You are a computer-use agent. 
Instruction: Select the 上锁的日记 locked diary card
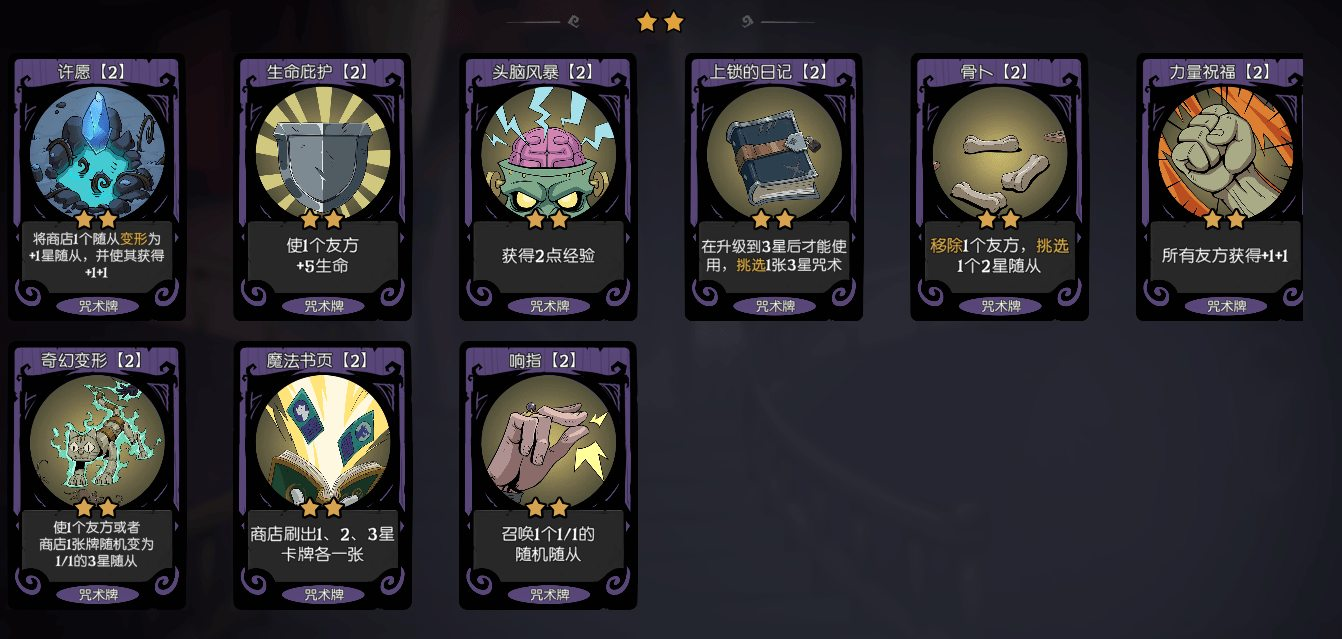[773, 187]
